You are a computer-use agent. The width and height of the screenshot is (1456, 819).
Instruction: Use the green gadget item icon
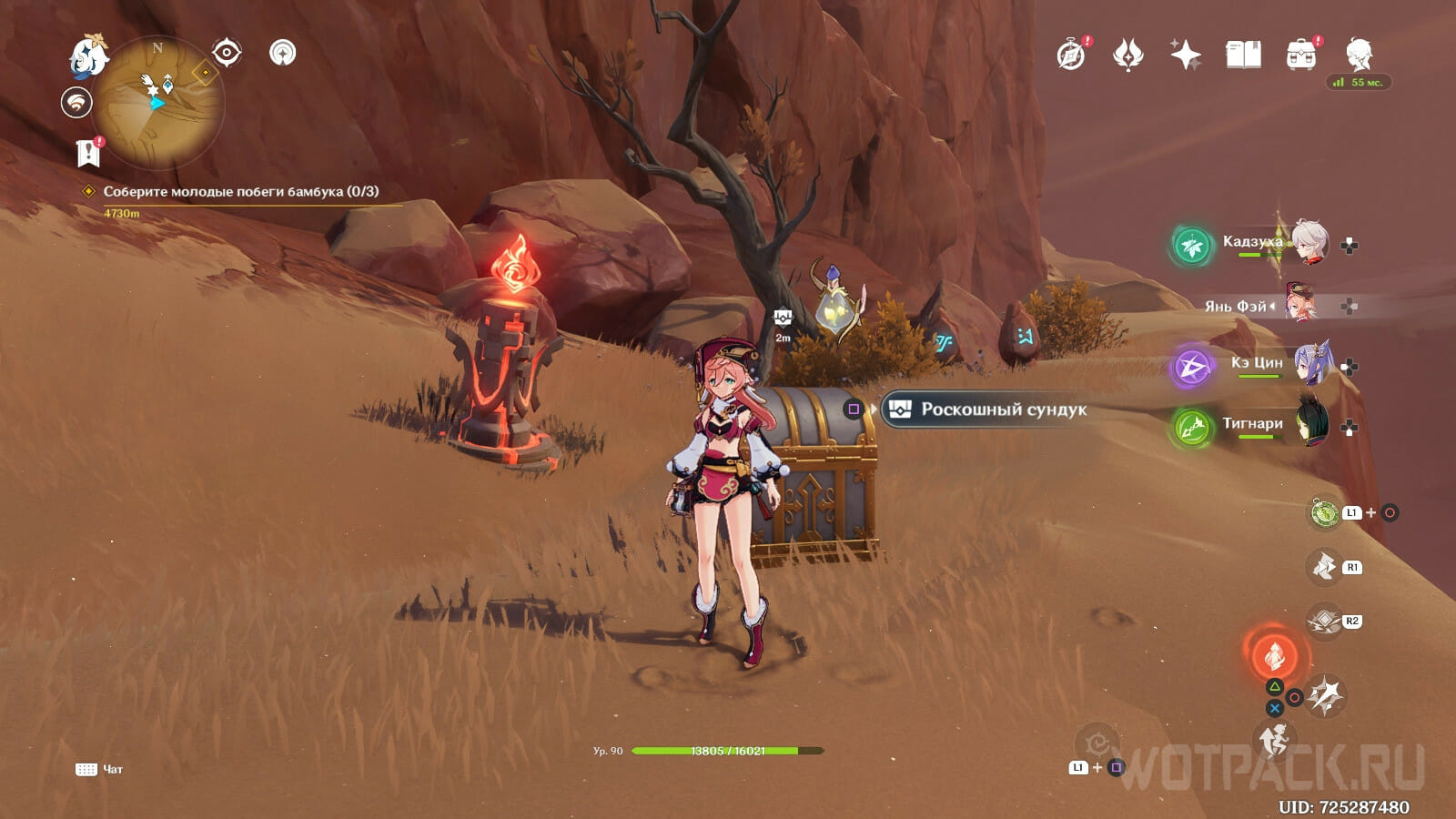point(1324,513)
